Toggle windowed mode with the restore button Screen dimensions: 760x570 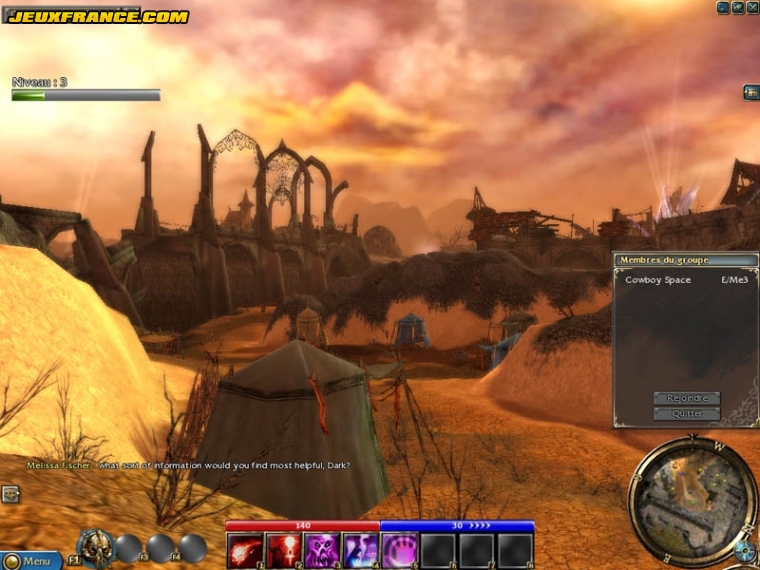[738, 7]
